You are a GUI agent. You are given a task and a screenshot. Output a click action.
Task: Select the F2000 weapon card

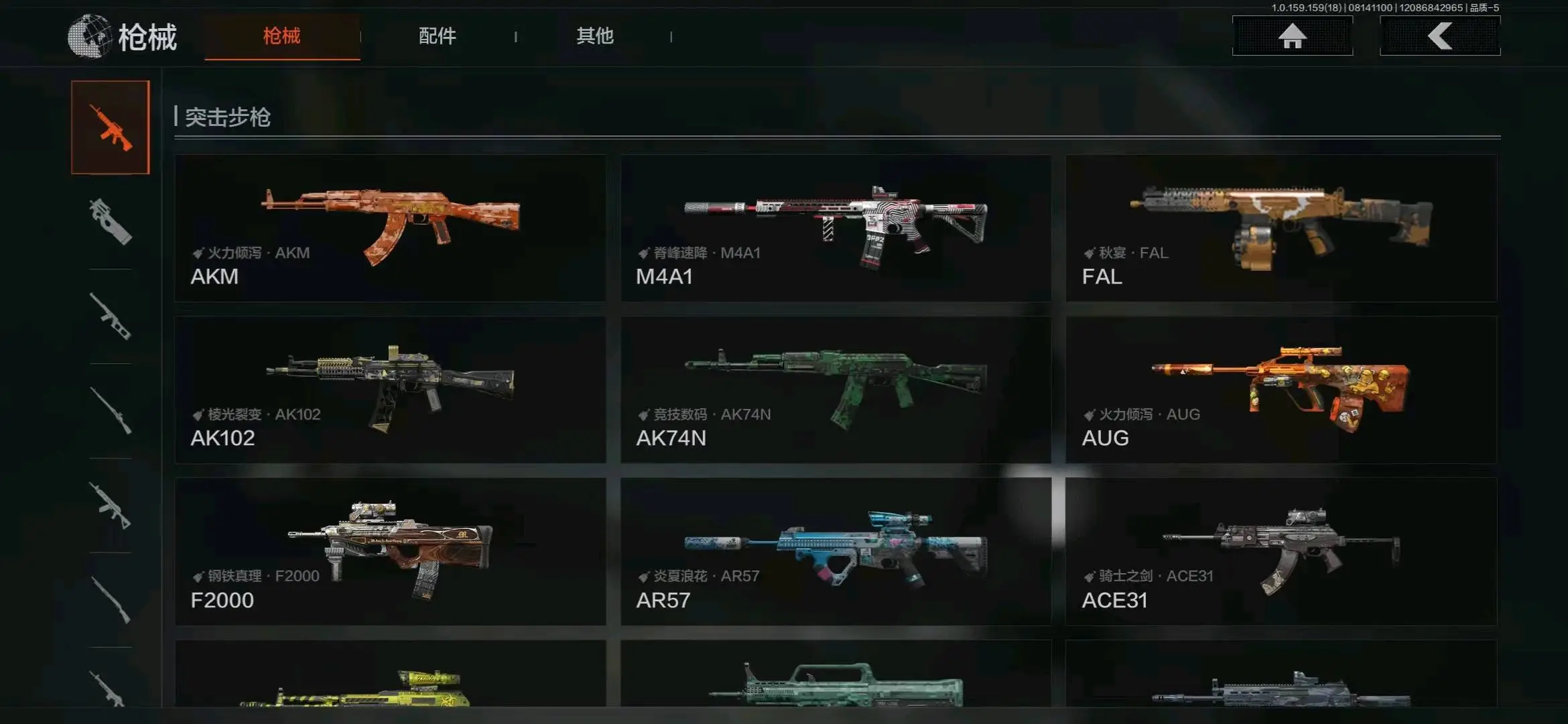click(x=390, y=552)
